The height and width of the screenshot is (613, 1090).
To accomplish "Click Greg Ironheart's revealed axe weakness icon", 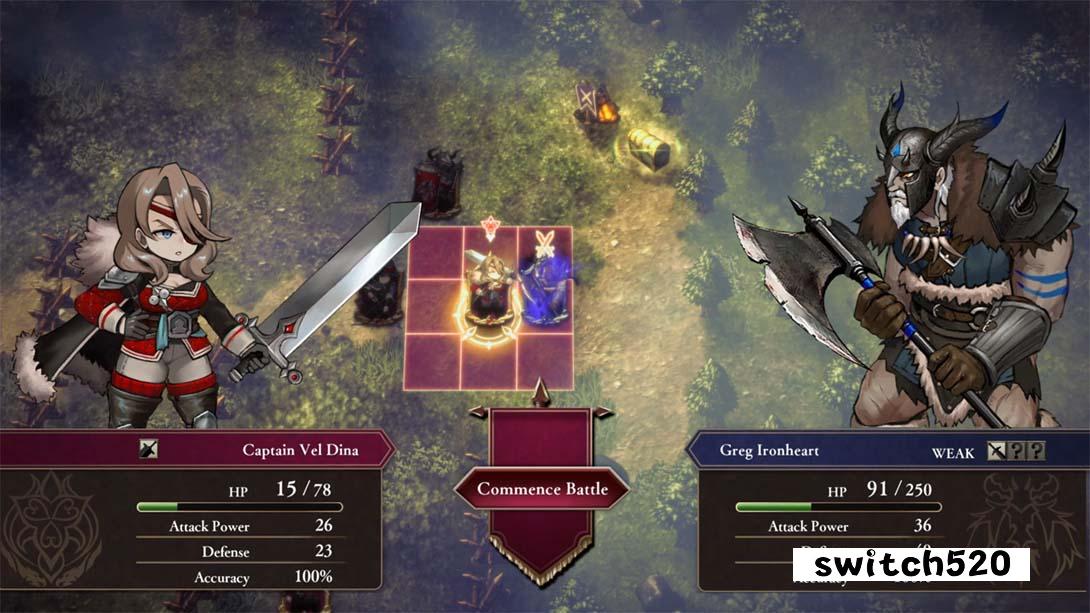I will 997,451.
